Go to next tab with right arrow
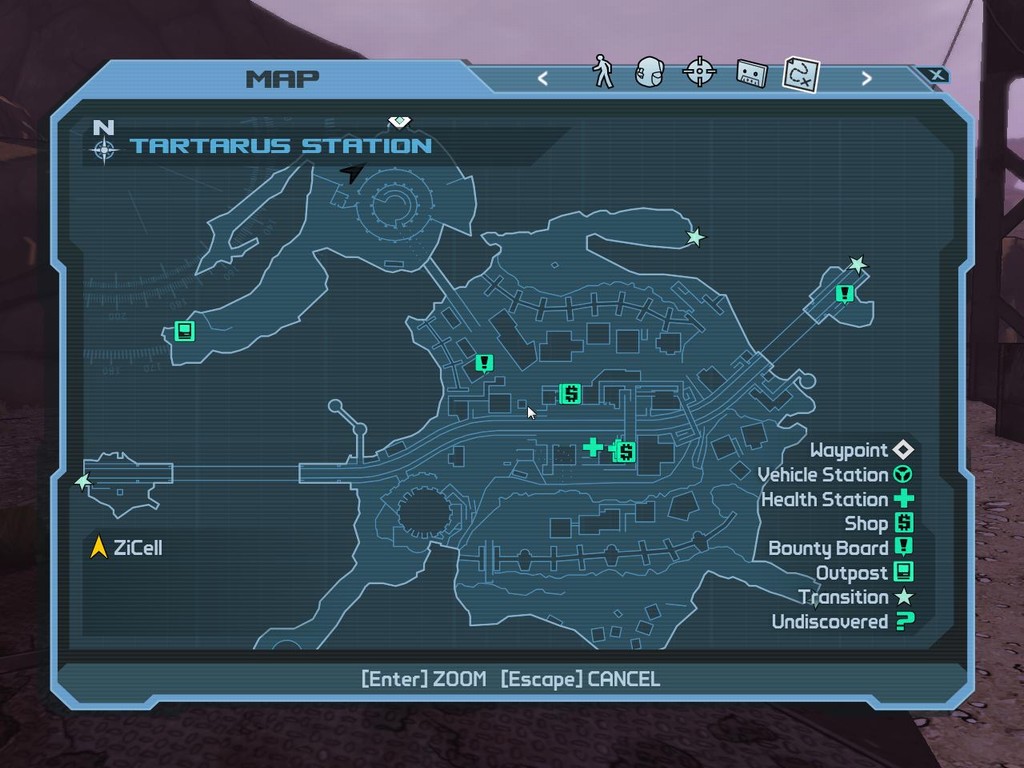The height and width of the screenshot is (768, 1024). (866, 78)
